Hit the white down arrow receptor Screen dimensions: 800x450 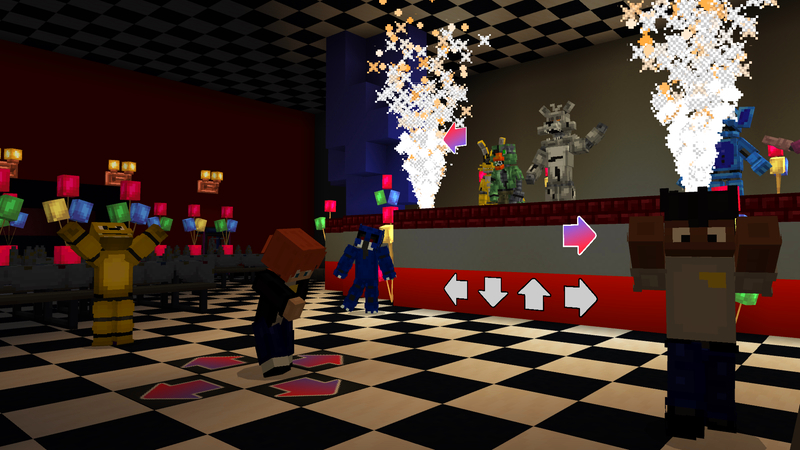493,292
